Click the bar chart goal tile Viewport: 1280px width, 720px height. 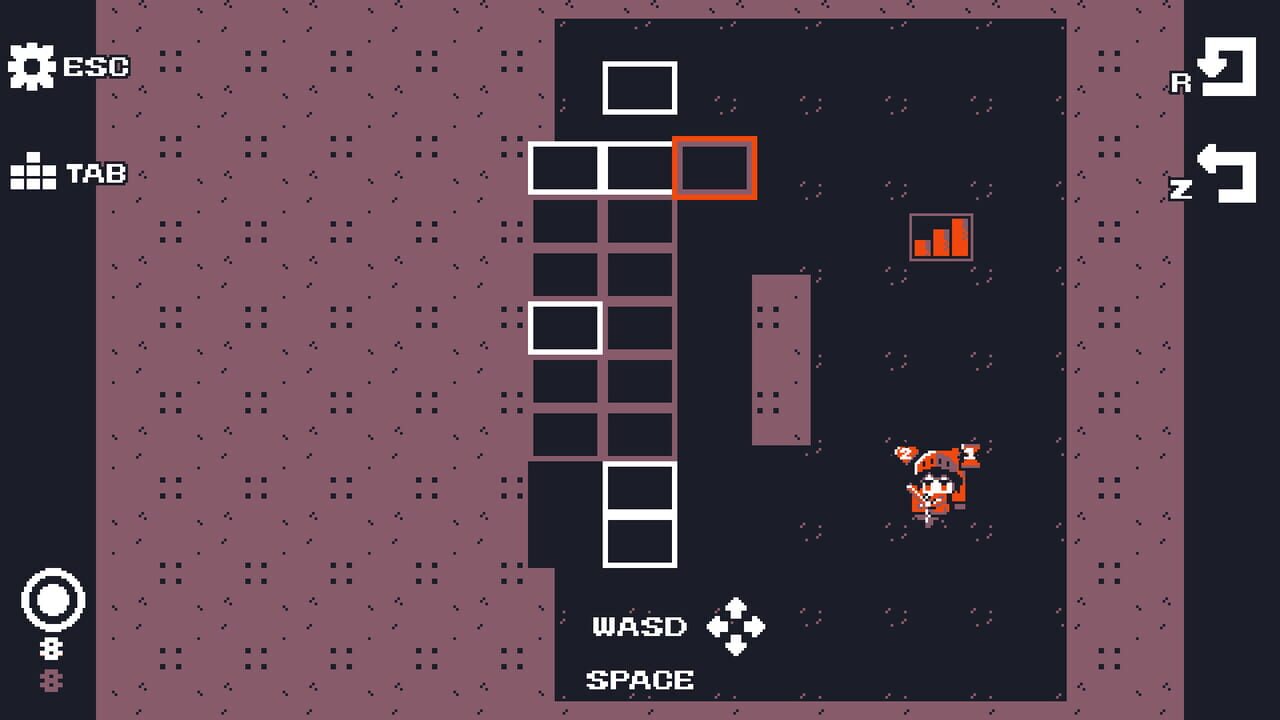click(941, 237)
